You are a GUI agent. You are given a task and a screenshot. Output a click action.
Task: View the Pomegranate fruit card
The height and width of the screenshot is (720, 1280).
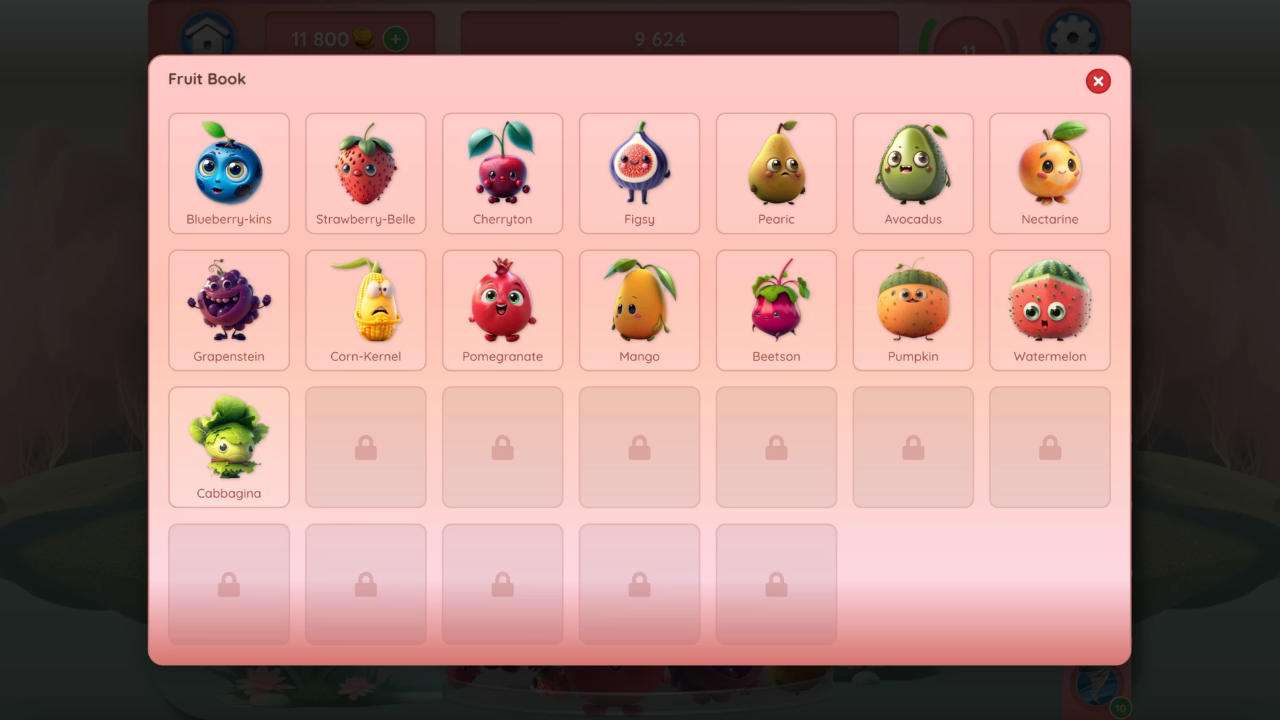pyautogui.click(x=502, y=310)
